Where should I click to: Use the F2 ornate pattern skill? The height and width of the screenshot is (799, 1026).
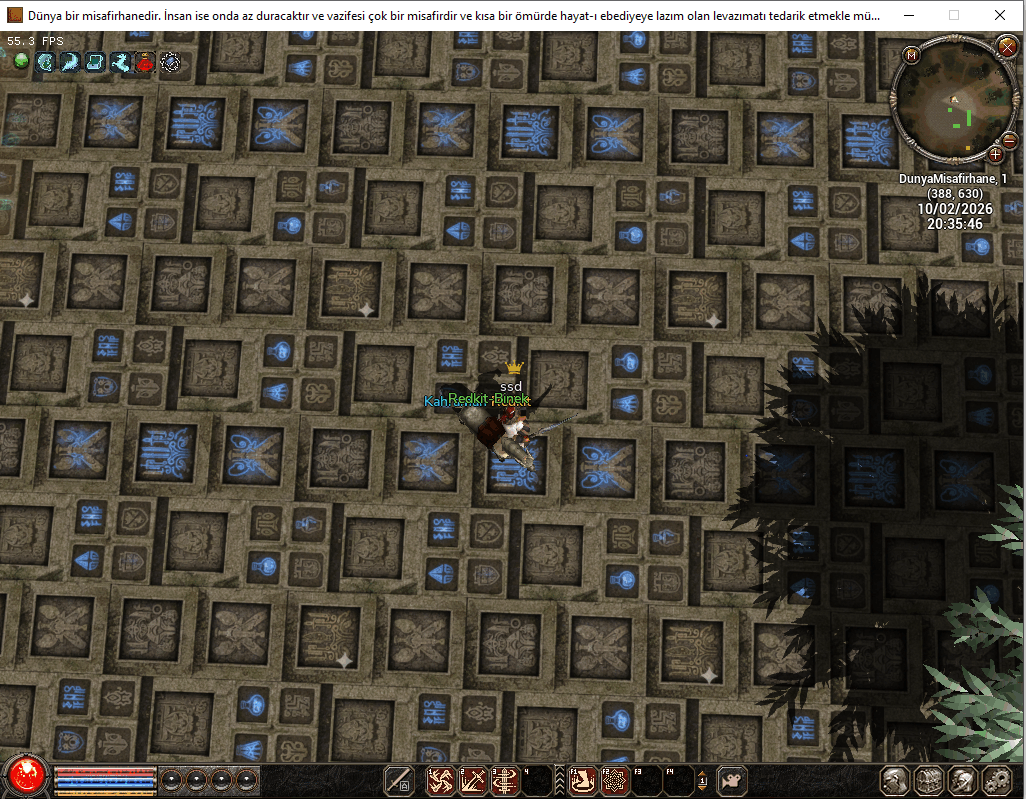(x=613, y=780)
